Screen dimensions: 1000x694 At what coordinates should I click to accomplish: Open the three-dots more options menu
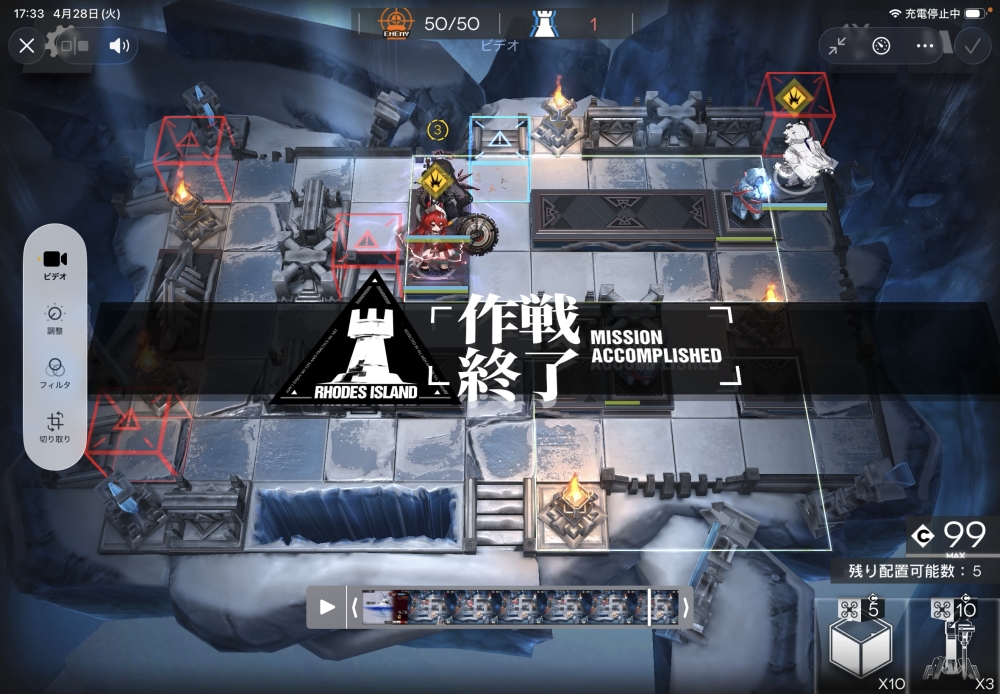click(925, 45)
